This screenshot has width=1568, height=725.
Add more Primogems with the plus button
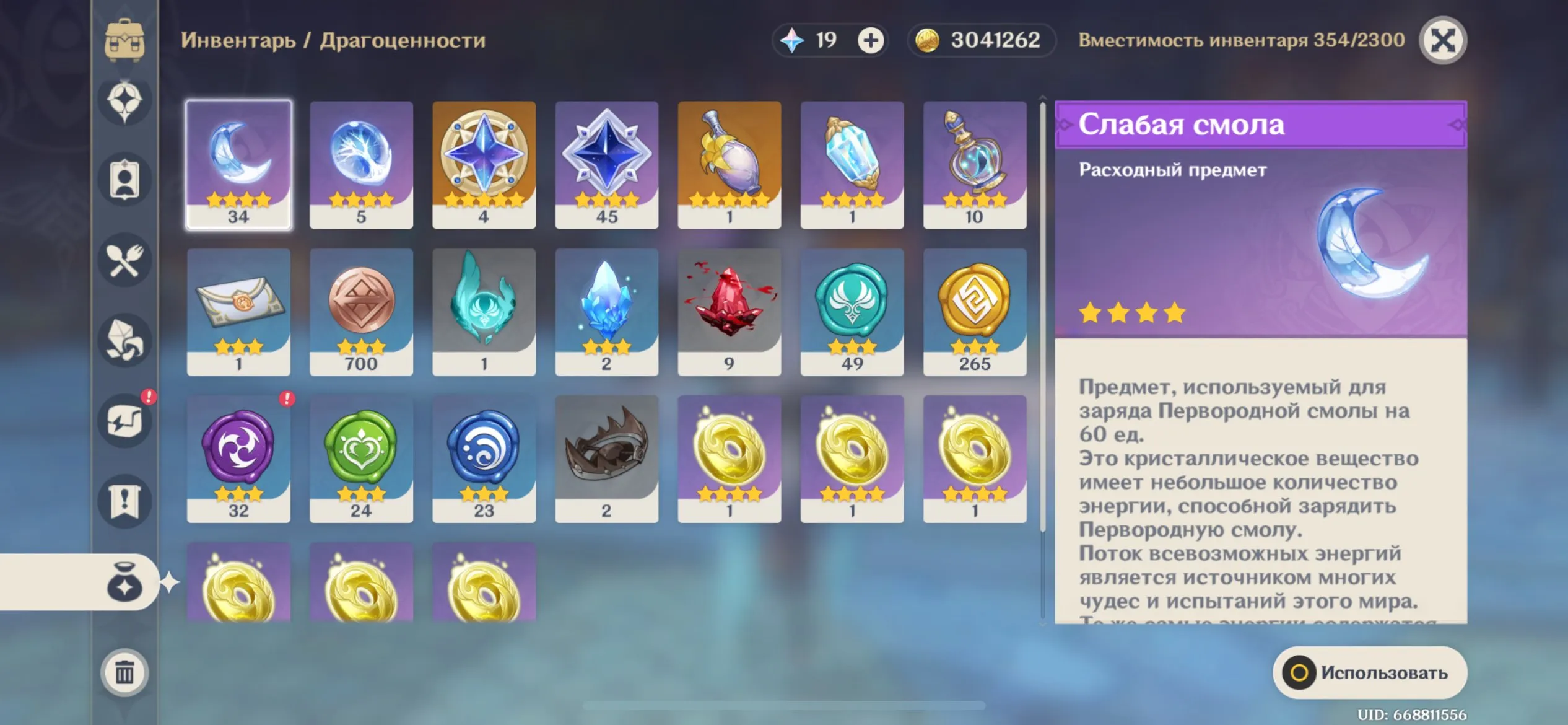(870, 41)
